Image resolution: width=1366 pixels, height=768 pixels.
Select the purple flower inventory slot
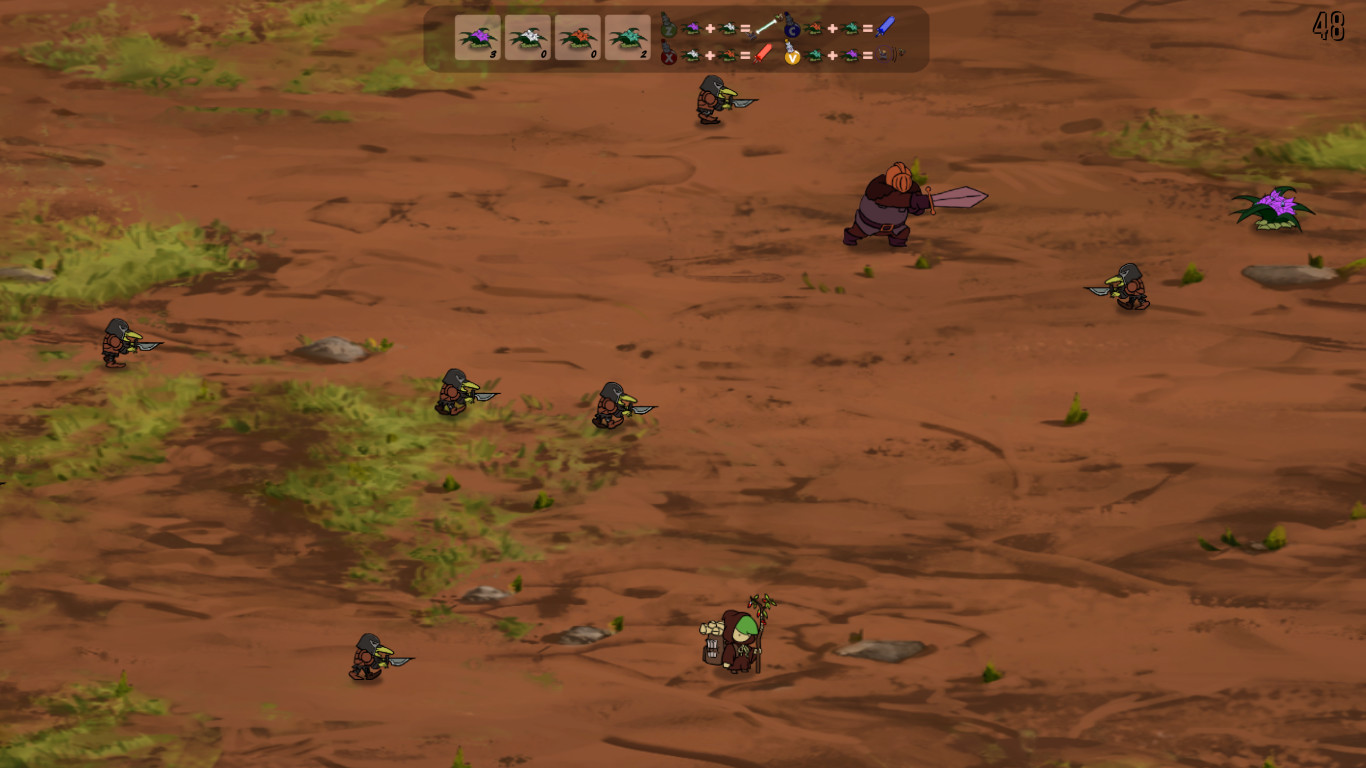point(478,35)
